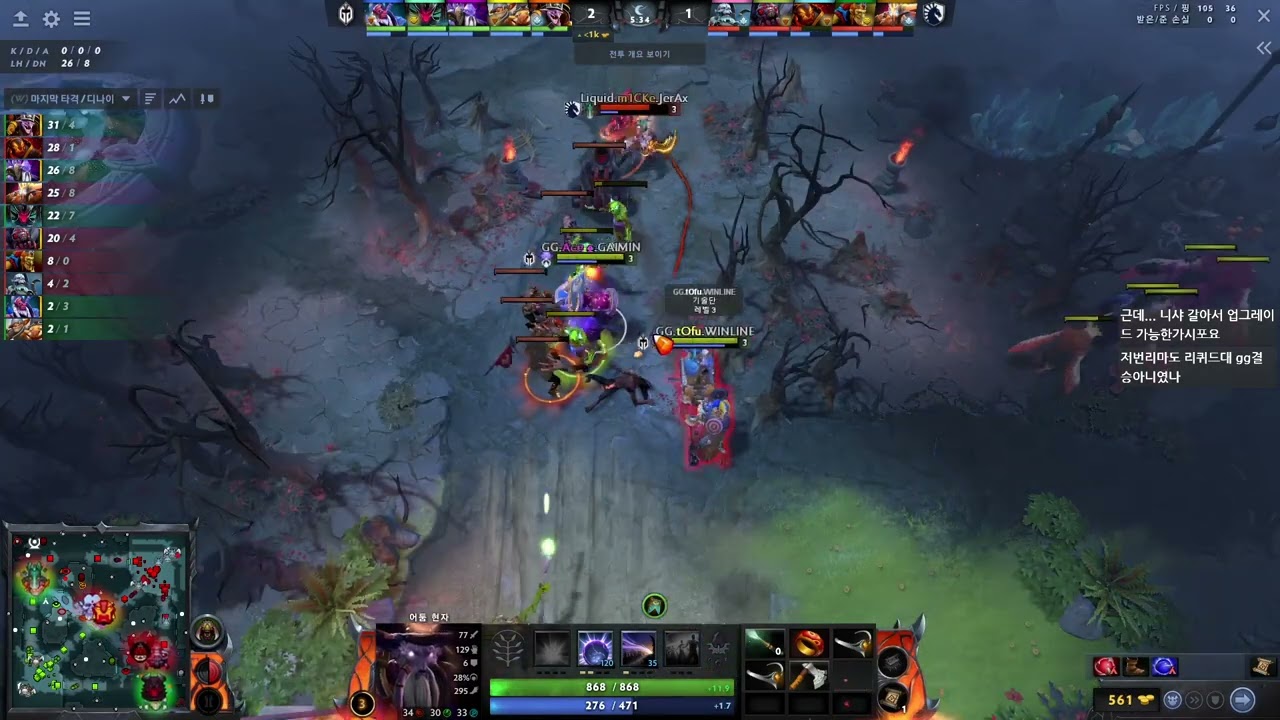The width and height of the screenshot is (1280, 720).
Task: Click the upward arrow dashboard icon
Action: click(20, 19)
